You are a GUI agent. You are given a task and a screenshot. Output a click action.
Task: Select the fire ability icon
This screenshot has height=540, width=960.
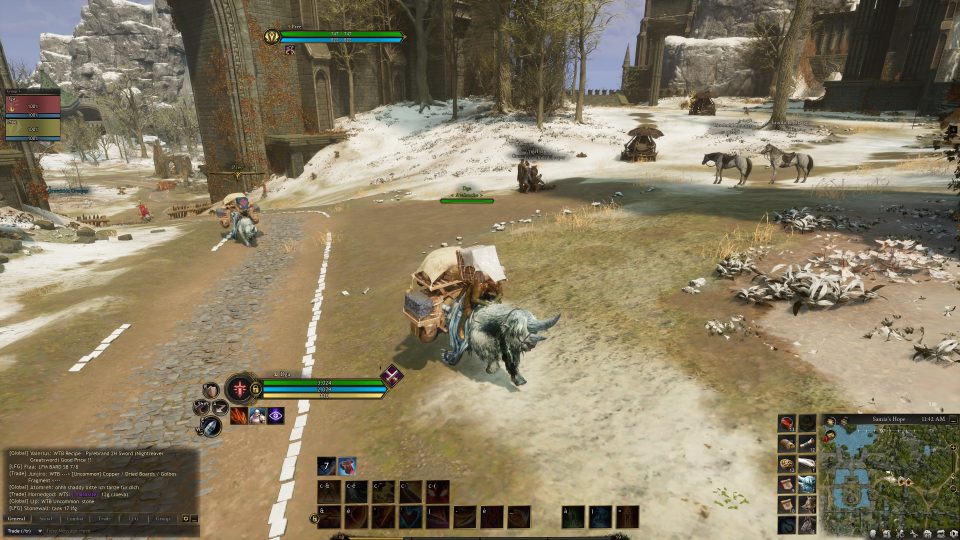(239, 416)
